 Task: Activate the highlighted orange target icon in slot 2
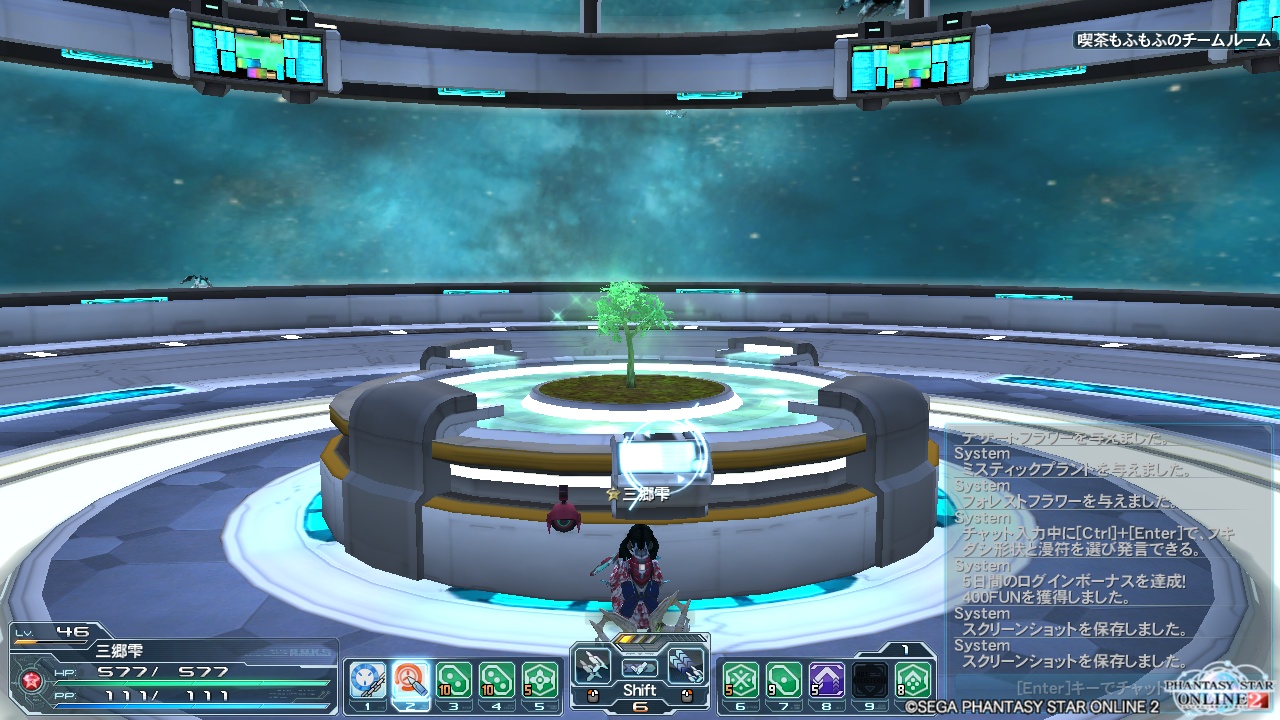pyautogui.click(x=411, y=681)
